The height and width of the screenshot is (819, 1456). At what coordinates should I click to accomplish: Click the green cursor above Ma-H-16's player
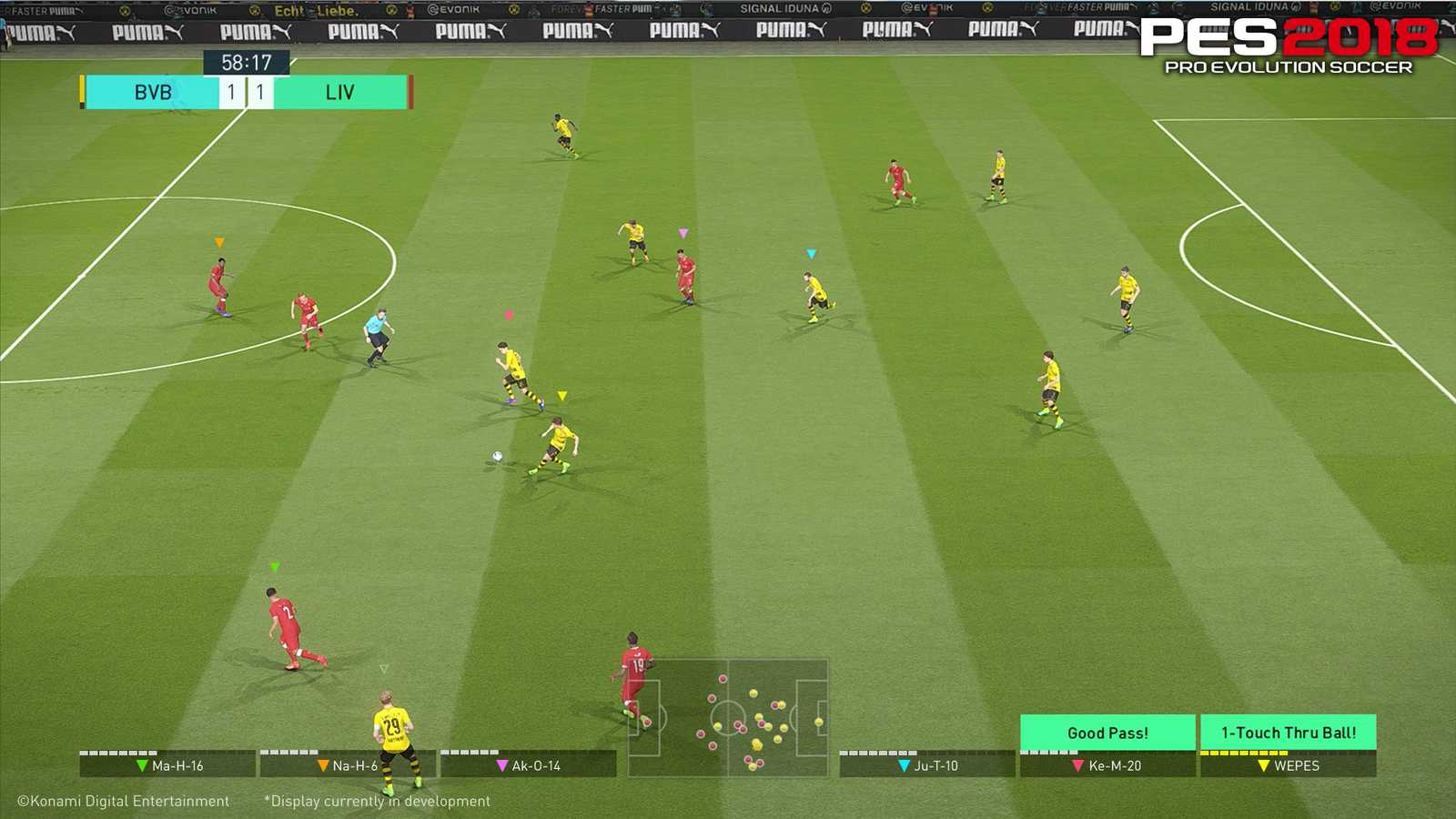[275, 566]
